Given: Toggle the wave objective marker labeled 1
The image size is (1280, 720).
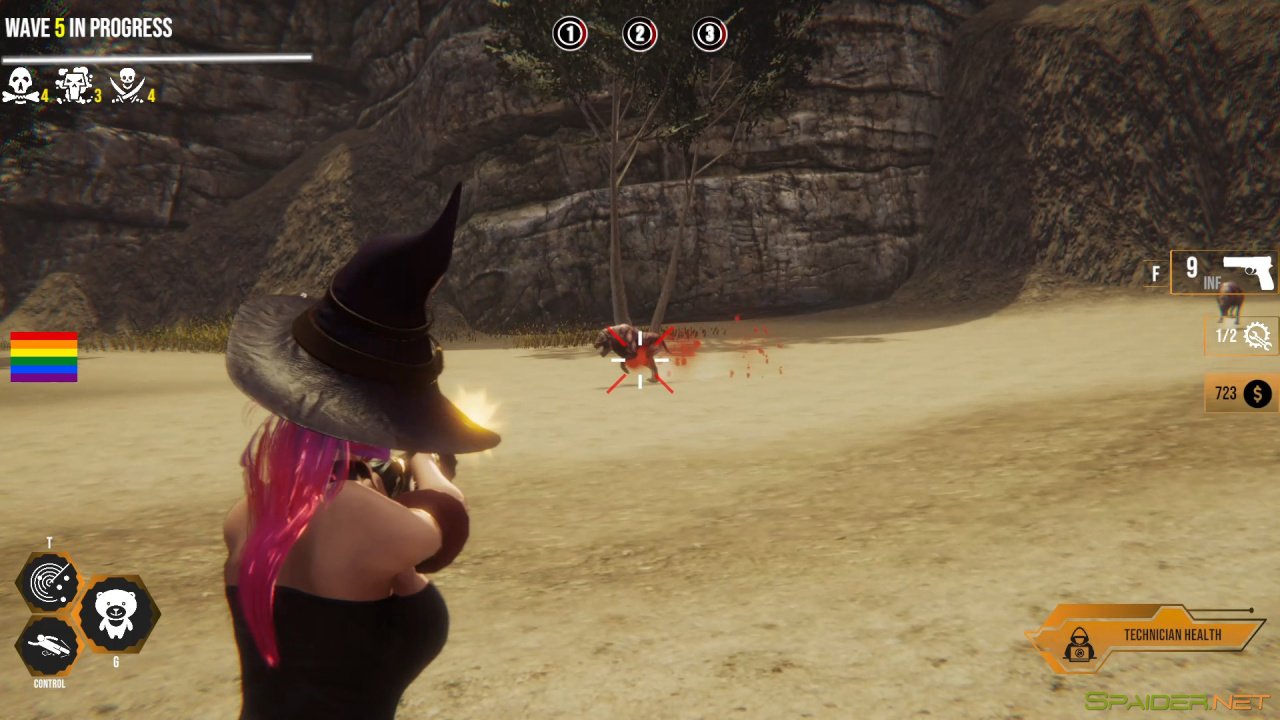Looking at the screenshot, I should 570,32.
